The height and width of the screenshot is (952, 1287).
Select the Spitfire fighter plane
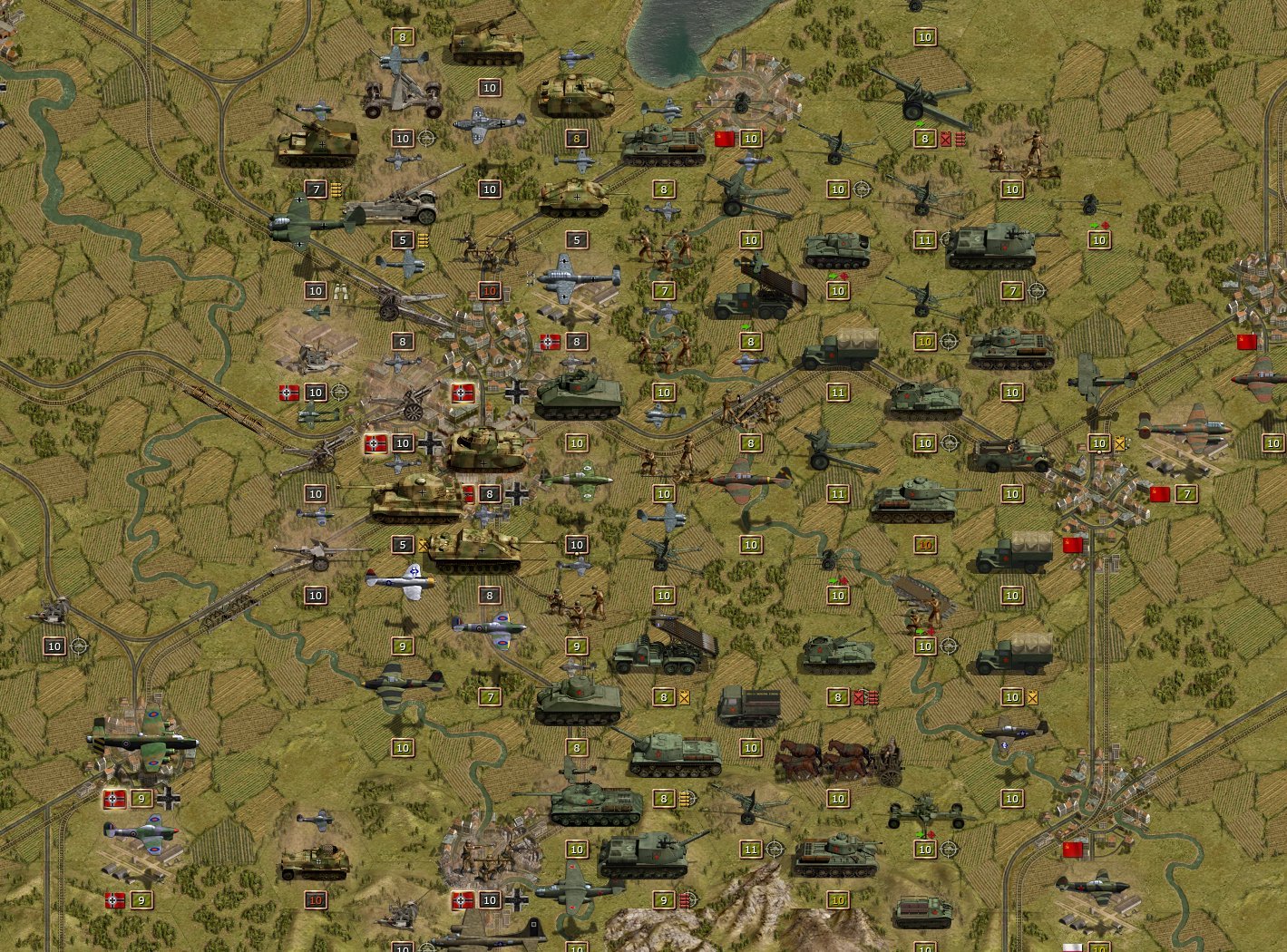(485, 626)
